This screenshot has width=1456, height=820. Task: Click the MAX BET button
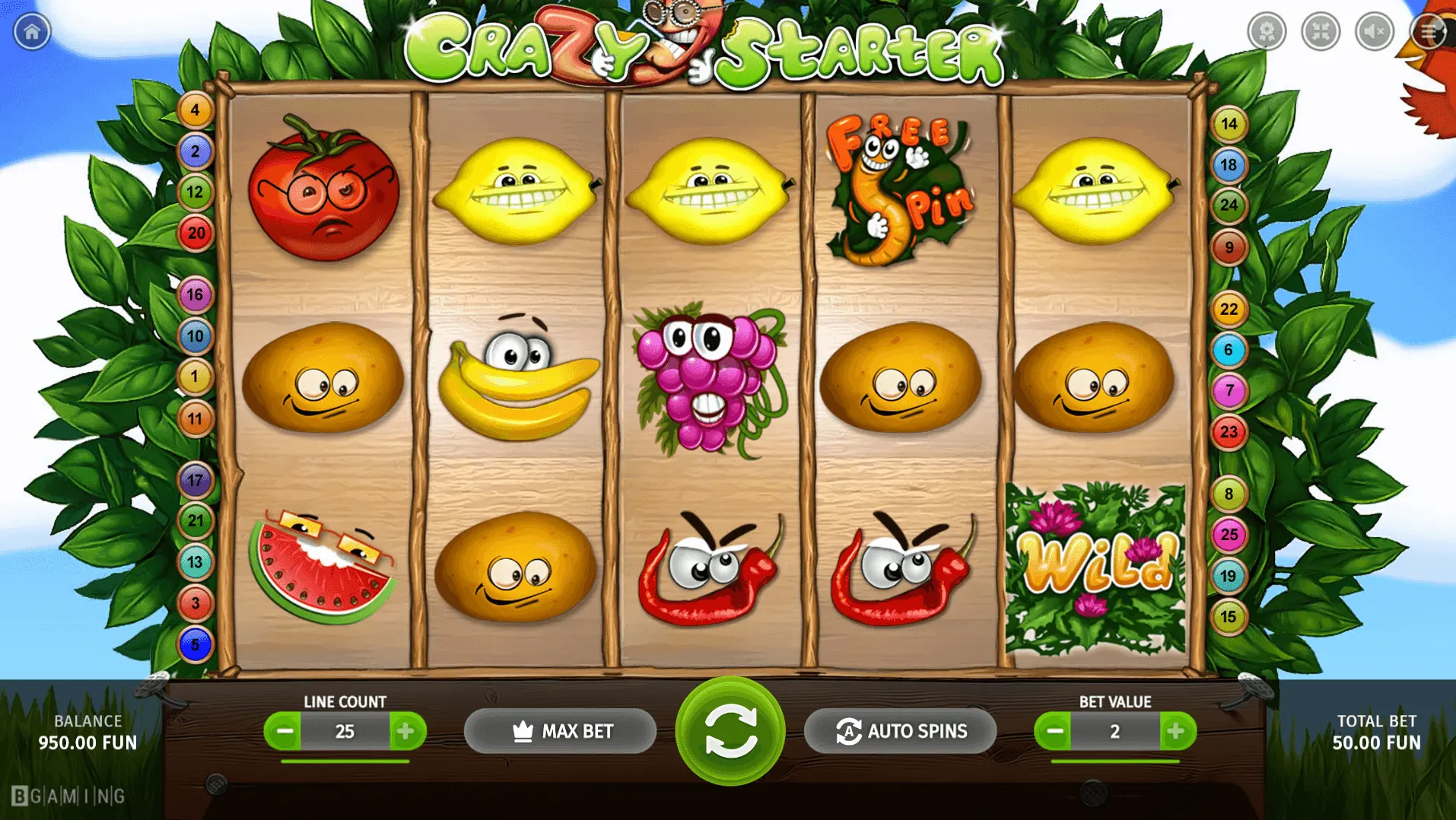(x=560, y=731)
